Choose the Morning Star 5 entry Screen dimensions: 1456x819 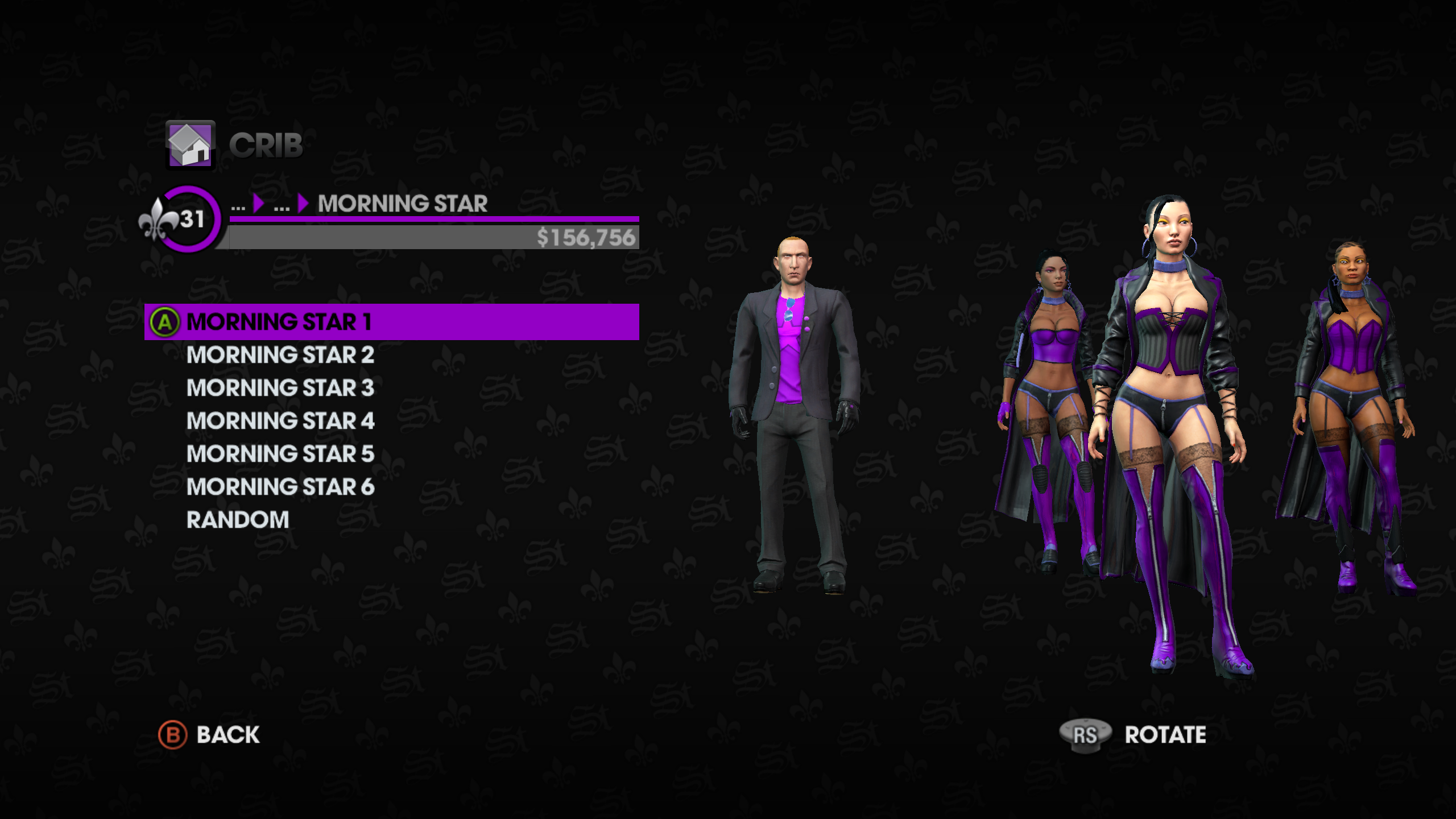click(280, 454)
